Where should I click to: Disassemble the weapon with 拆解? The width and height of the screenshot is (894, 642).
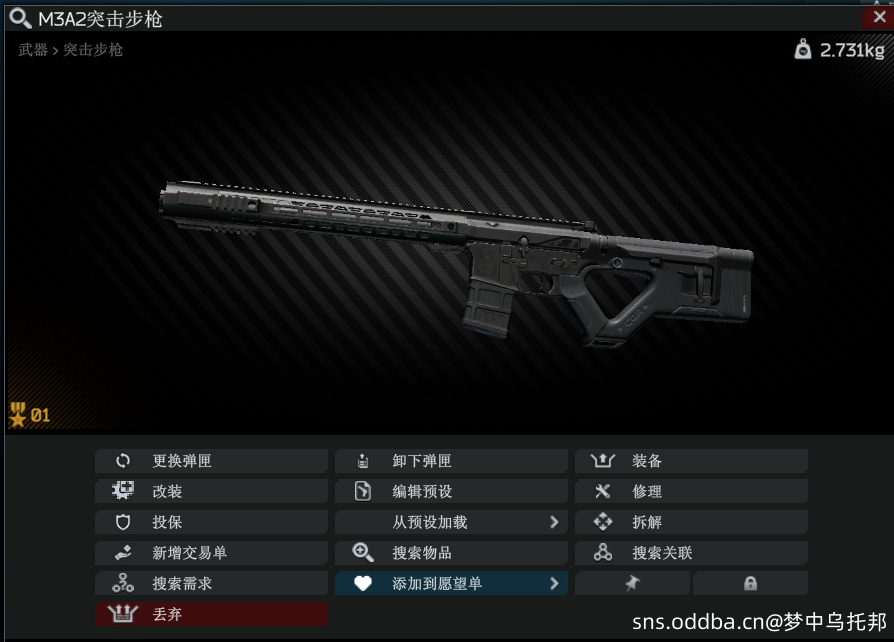691,522
